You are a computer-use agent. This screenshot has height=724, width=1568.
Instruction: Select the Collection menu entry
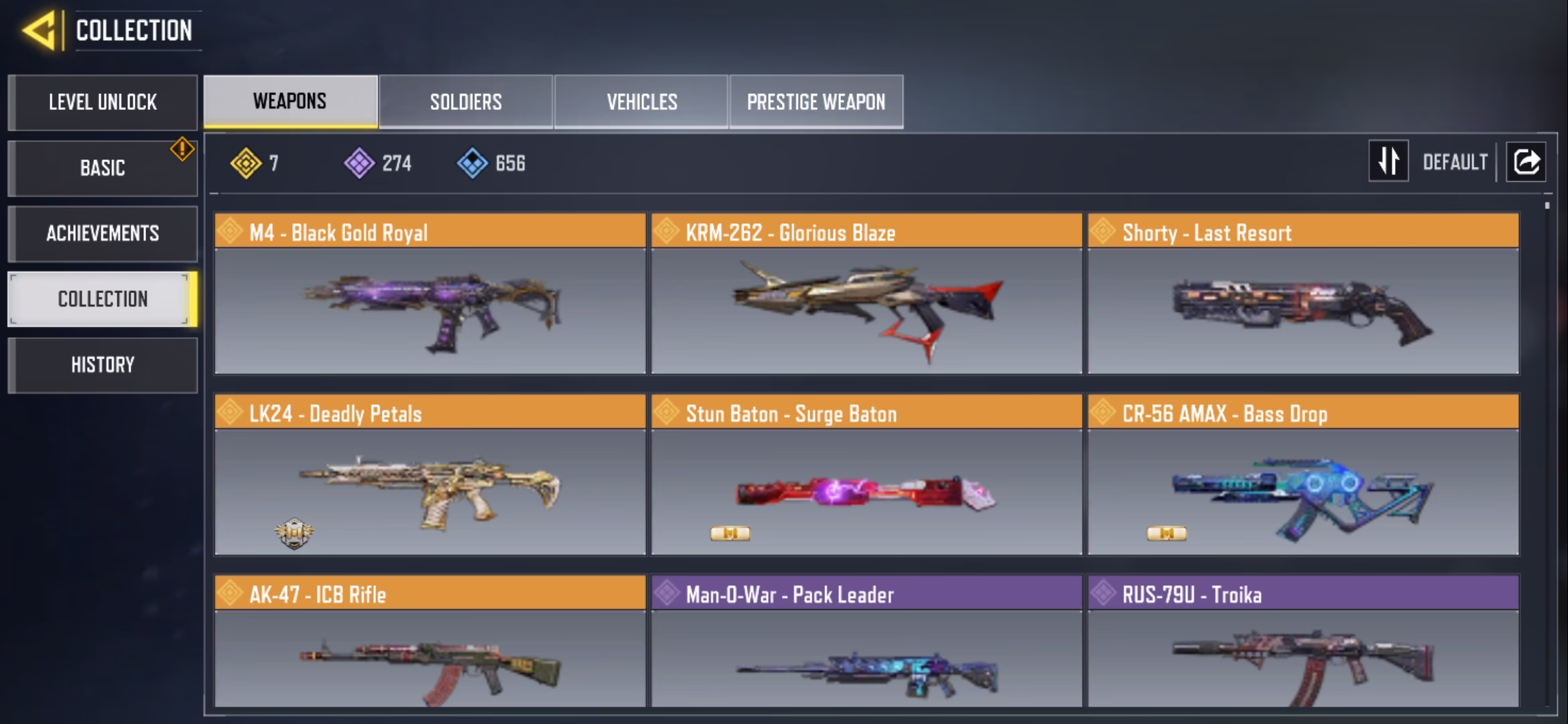coord(103,299)
